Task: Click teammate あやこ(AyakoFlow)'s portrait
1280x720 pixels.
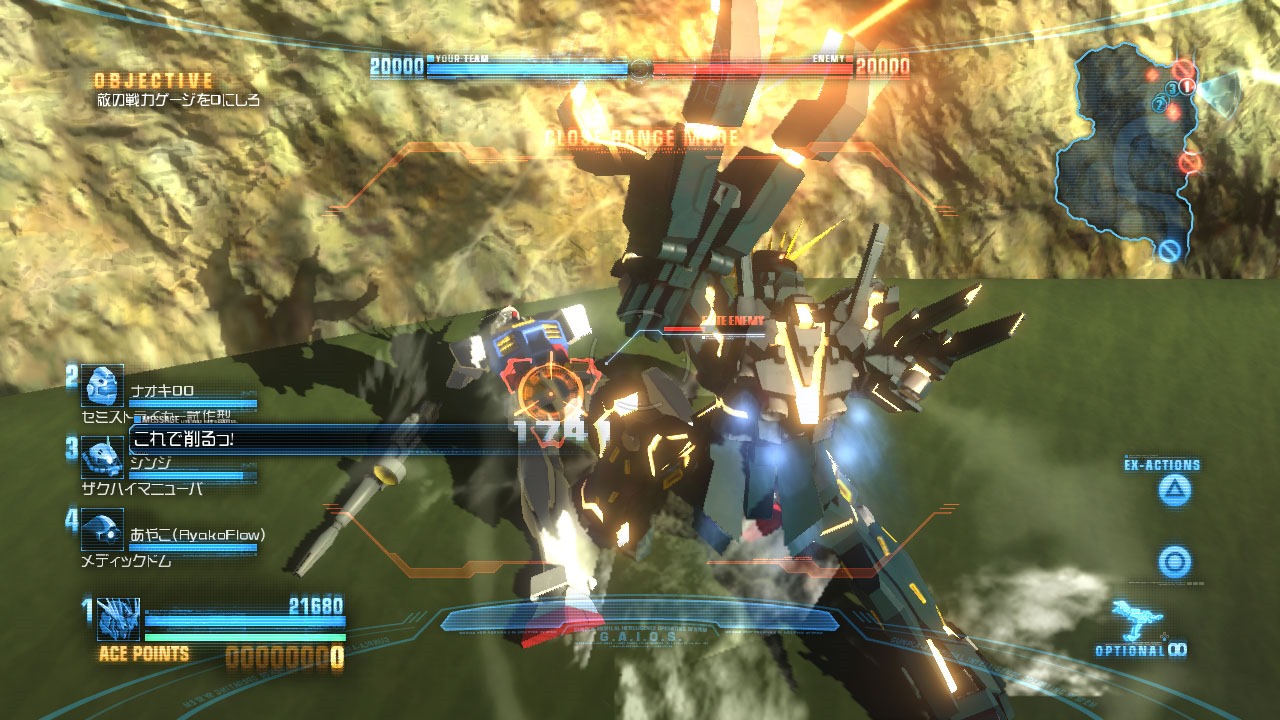Action: [102, 530]
